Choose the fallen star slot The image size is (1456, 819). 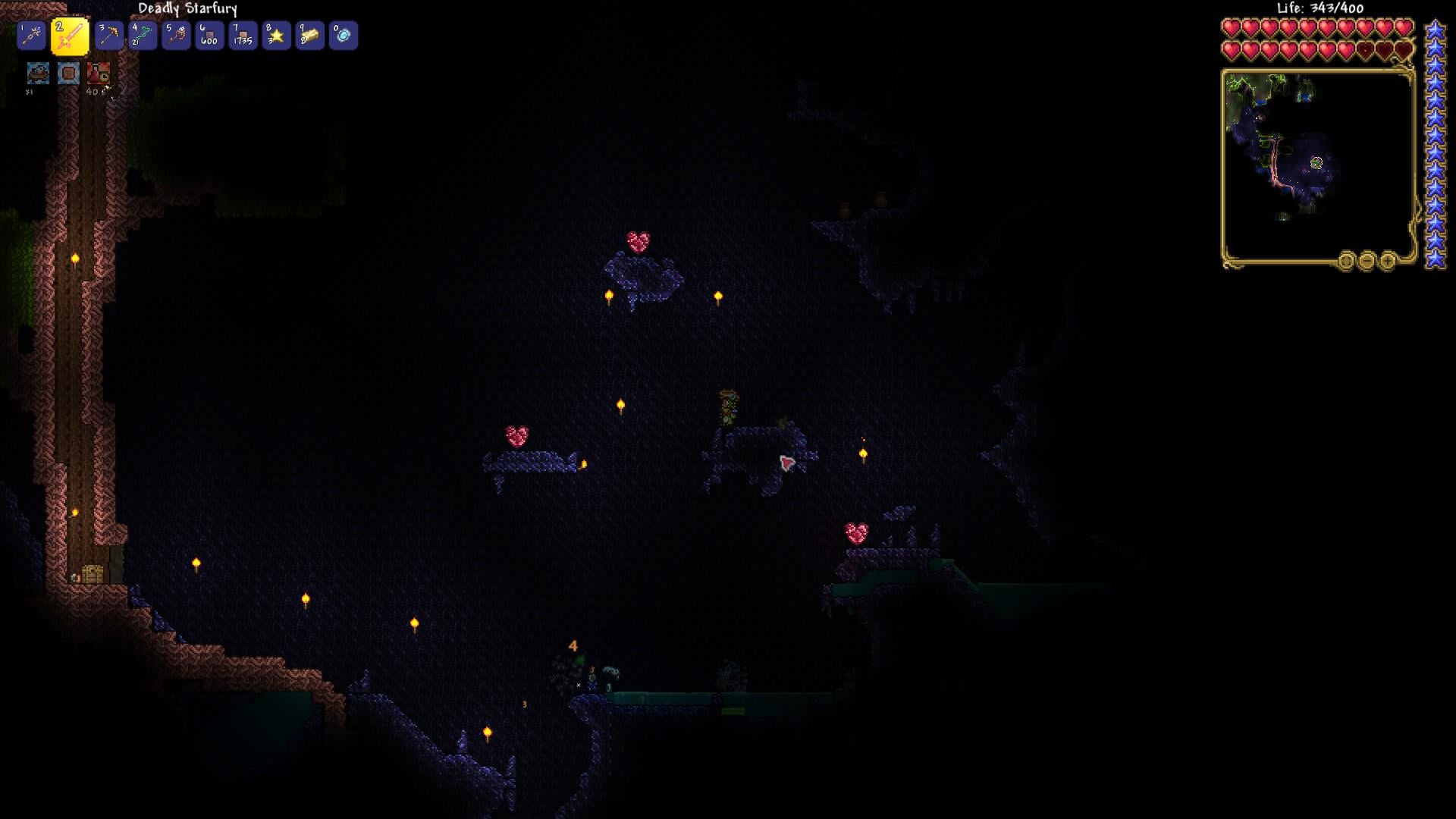tap(276, 36)
